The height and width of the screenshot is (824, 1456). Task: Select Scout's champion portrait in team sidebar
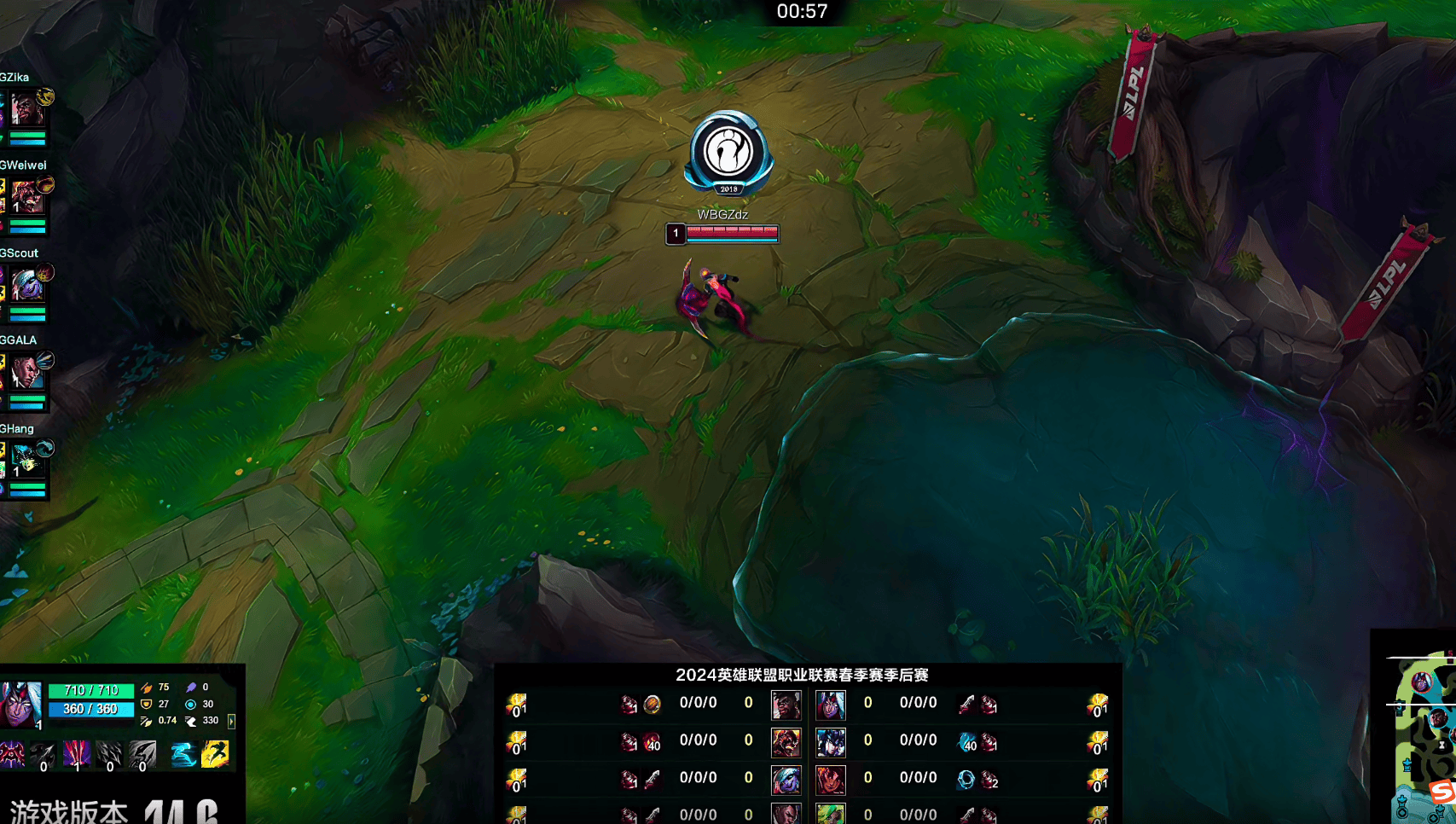[x=26, y=286]
